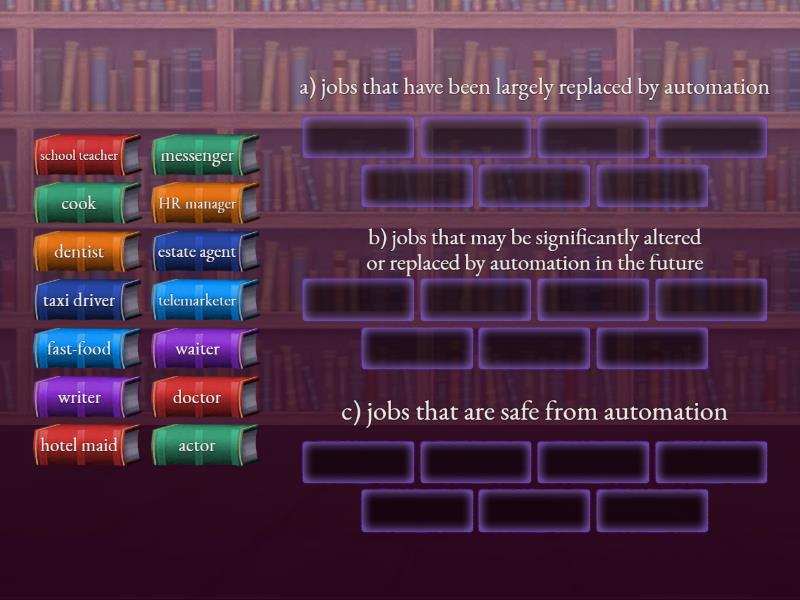Select the school teacher book

[x=80, y=156]
